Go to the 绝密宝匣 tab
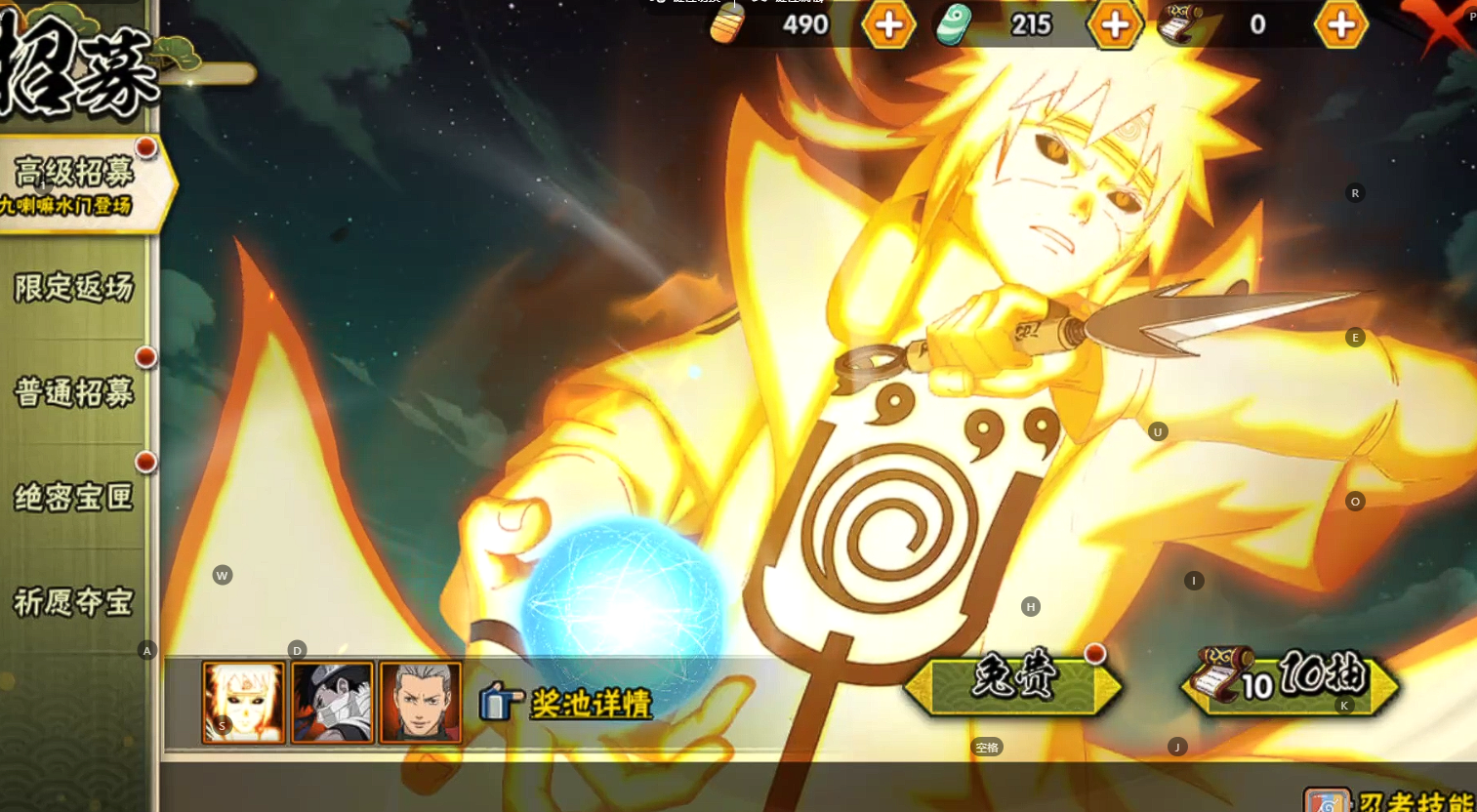 coord(74,498)
